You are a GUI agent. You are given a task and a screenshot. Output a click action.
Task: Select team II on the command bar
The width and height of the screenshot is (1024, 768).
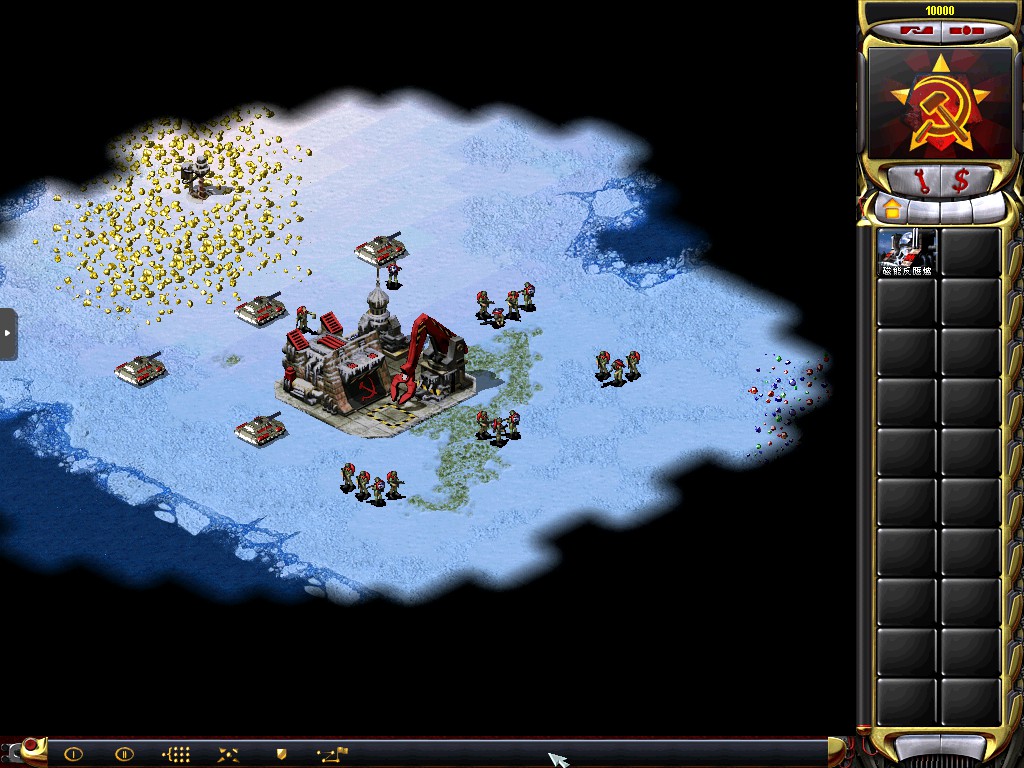coord(124,754)
